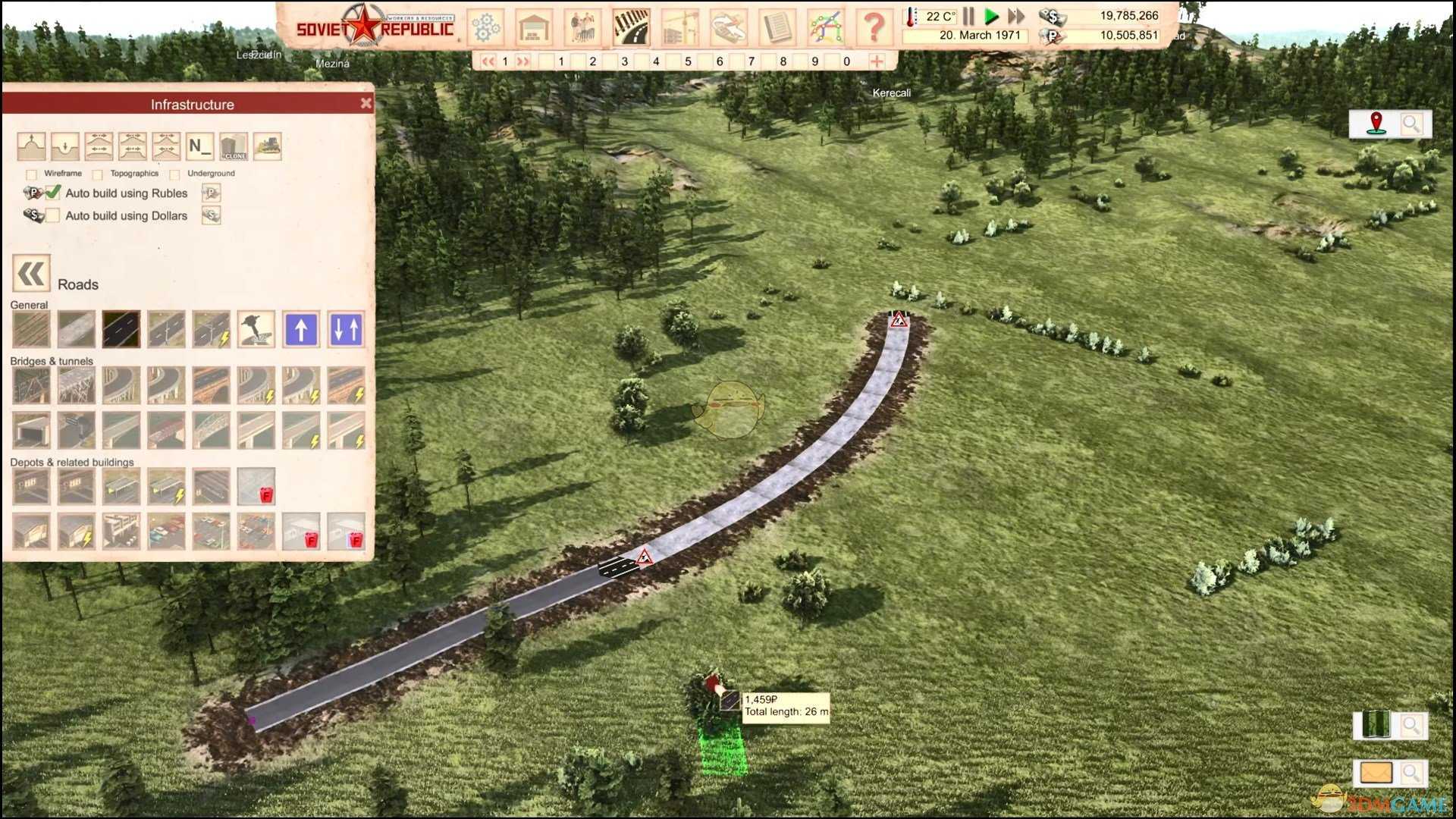1456x819 pixels.
Task: Activate the Clone building tool
Action: coord(234,146)
